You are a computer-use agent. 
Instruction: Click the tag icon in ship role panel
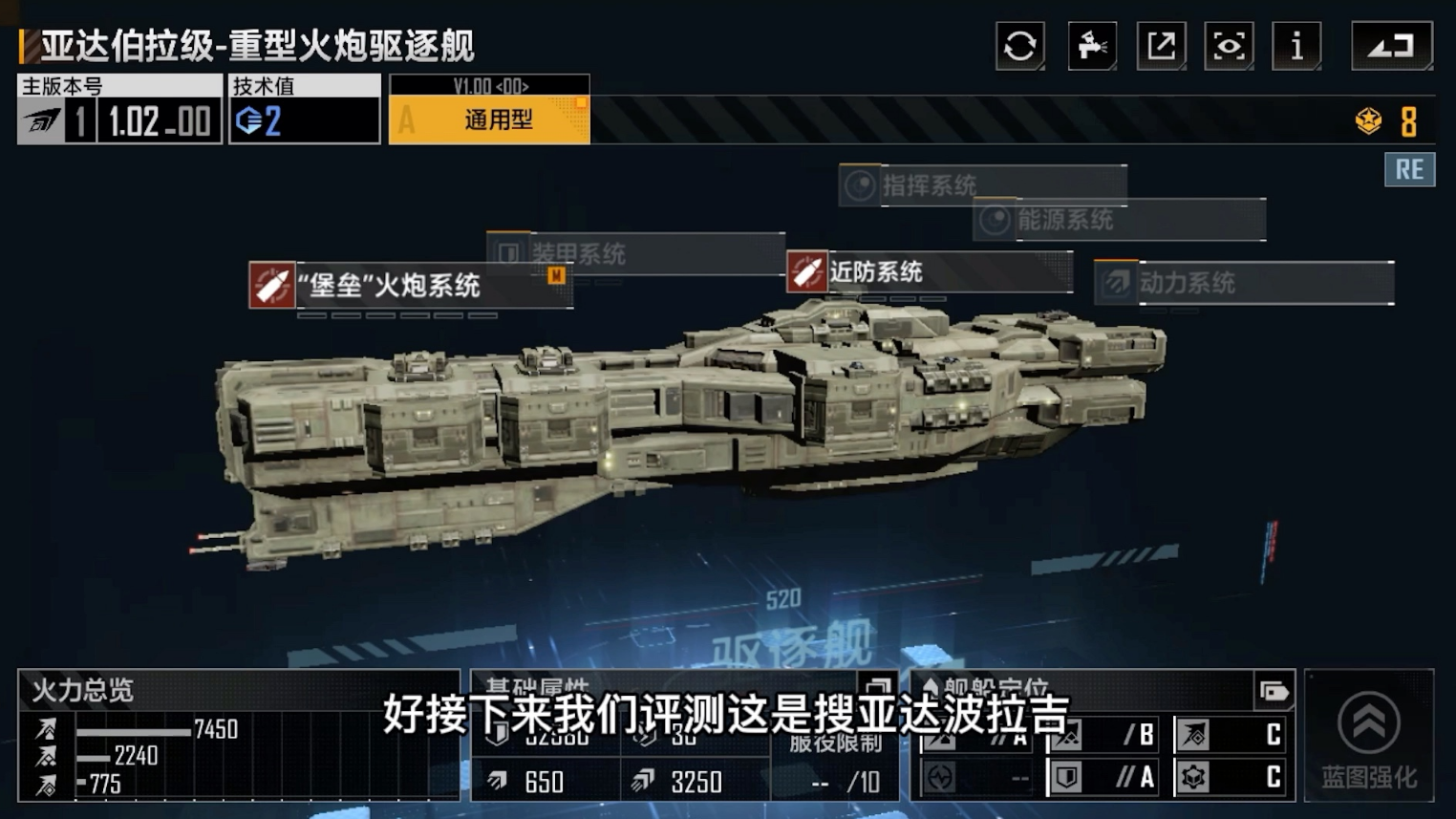point(1274,691)
